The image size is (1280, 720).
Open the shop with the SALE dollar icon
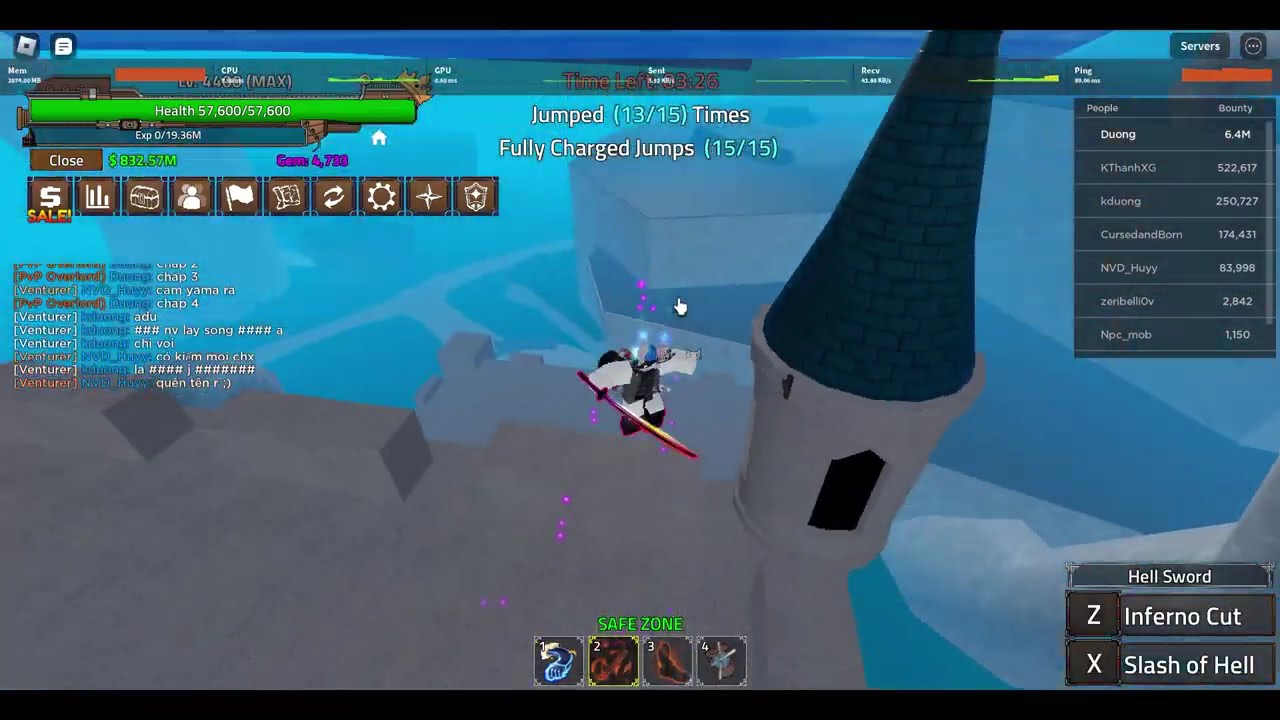(x=48, y=197)
